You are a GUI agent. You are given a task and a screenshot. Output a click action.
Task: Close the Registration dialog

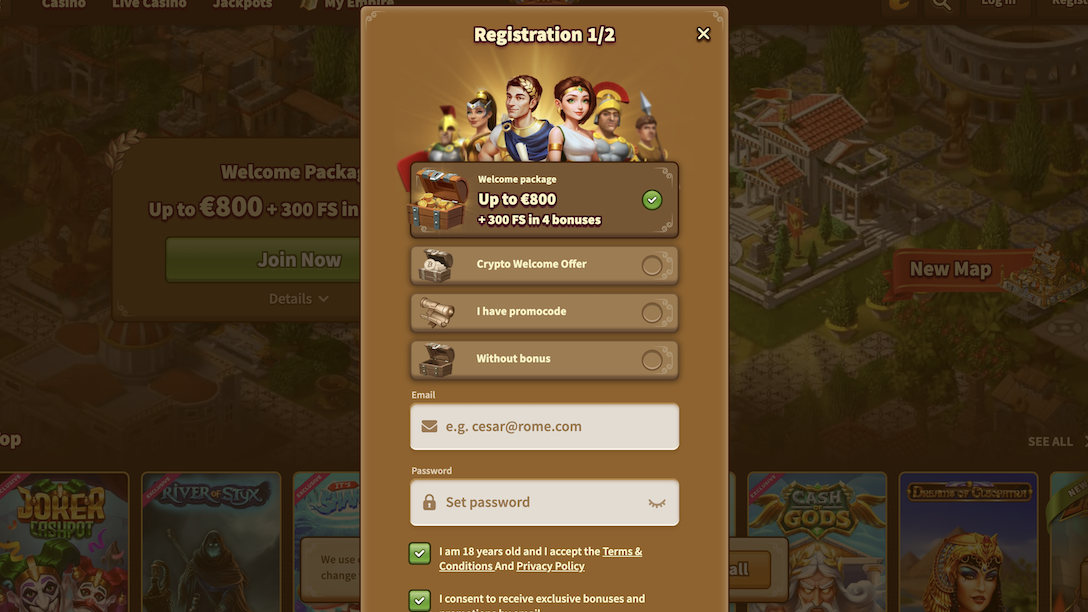(x=703, y=34)
